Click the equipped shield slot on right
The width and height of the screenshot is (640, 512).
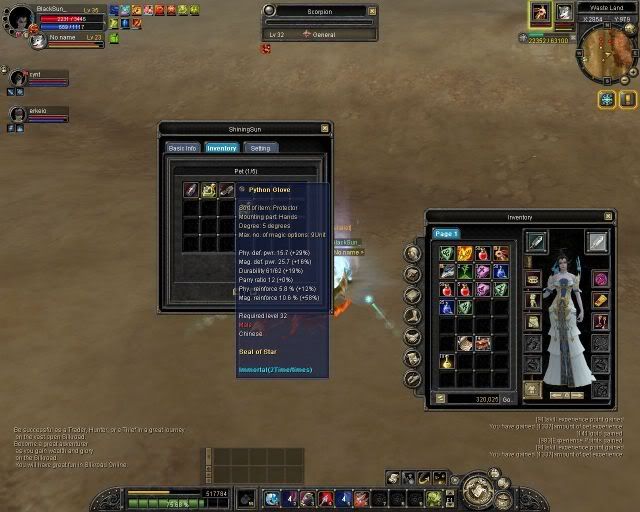coord(597,241)
